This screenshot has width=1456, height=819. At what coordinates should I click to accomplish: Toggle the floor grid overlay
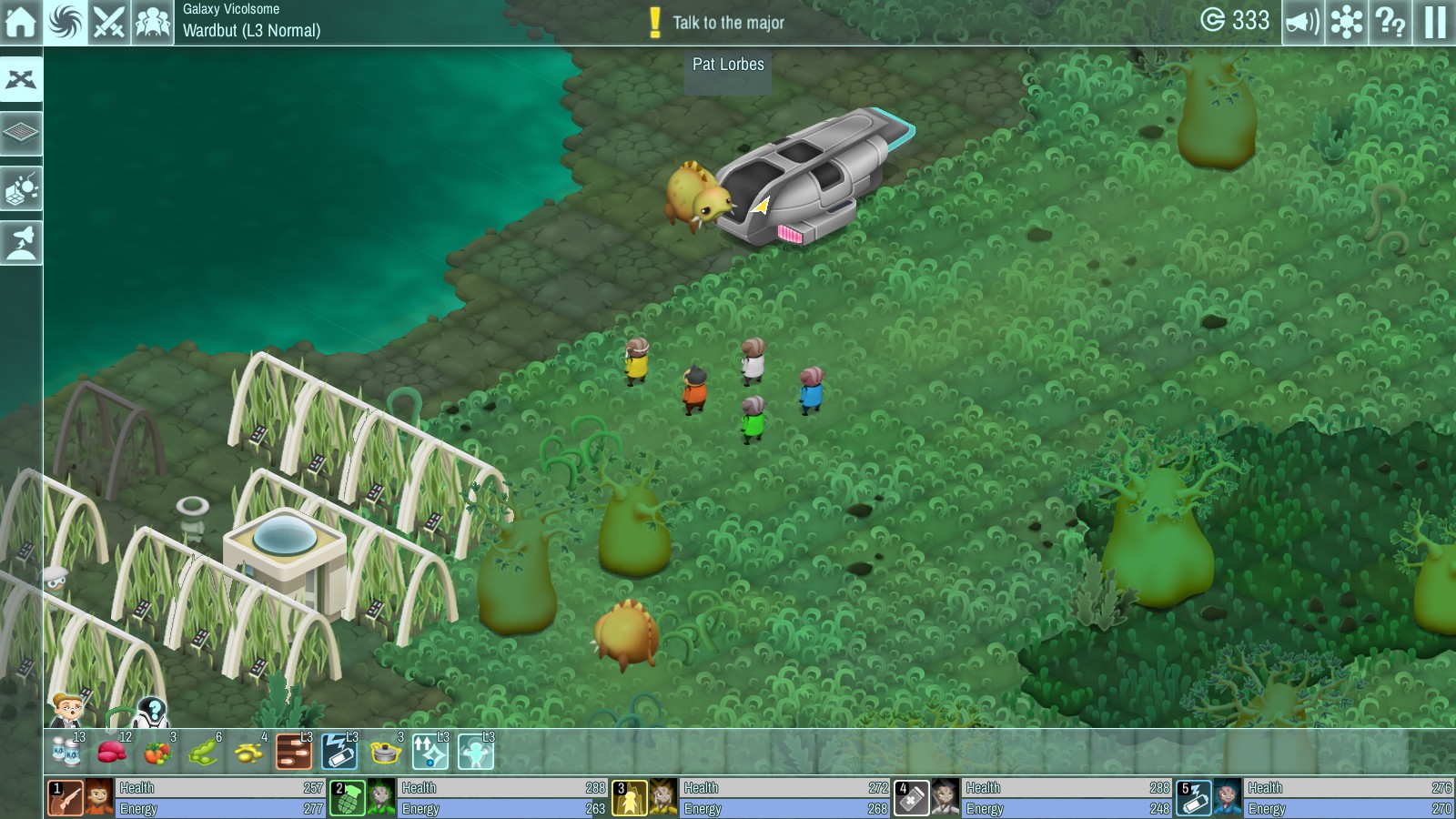(x=21, y=135)
